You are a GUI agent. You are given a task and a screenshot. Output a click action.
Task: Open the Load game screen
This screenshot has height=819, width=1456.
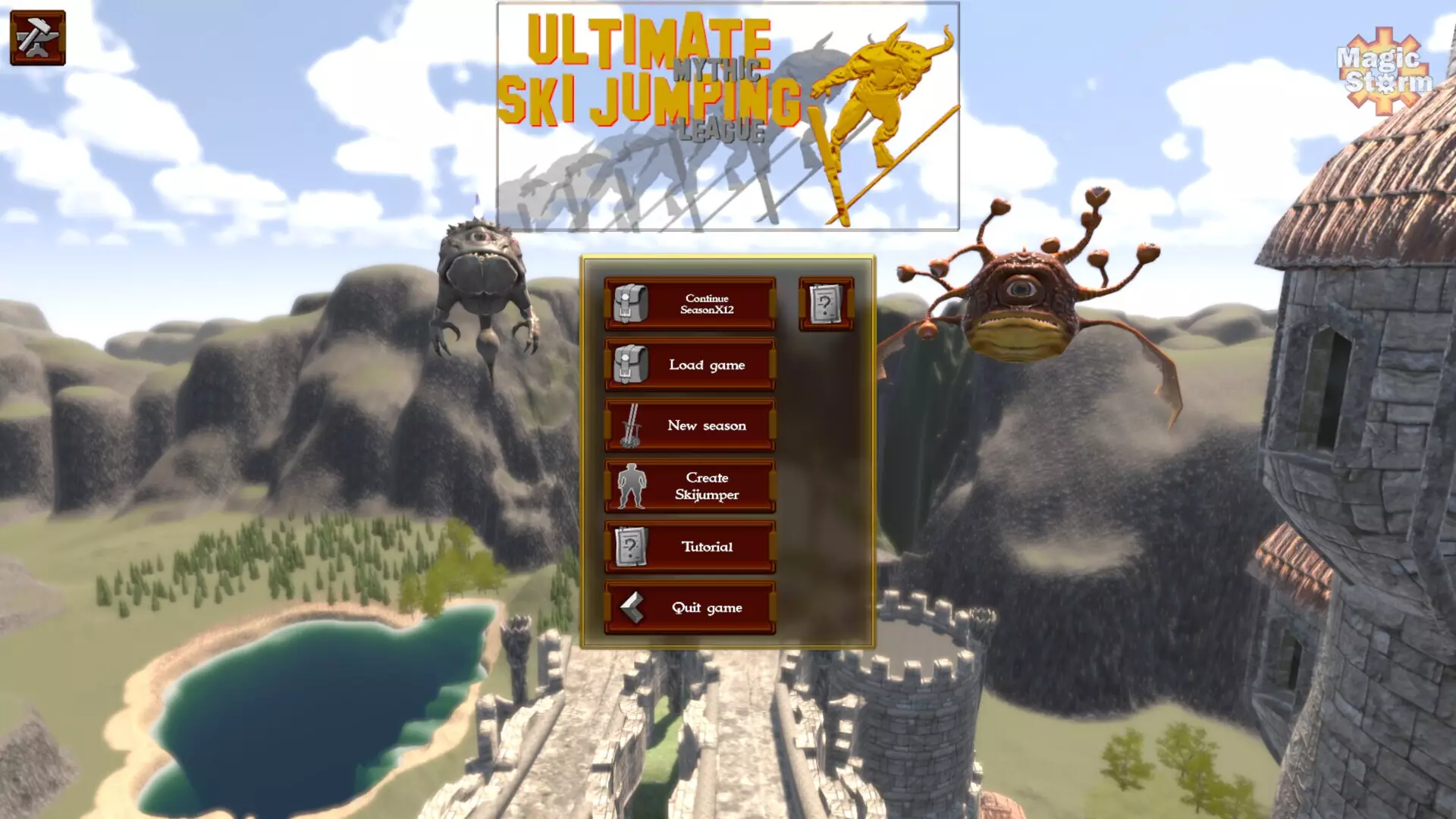(x=707, y=365)
